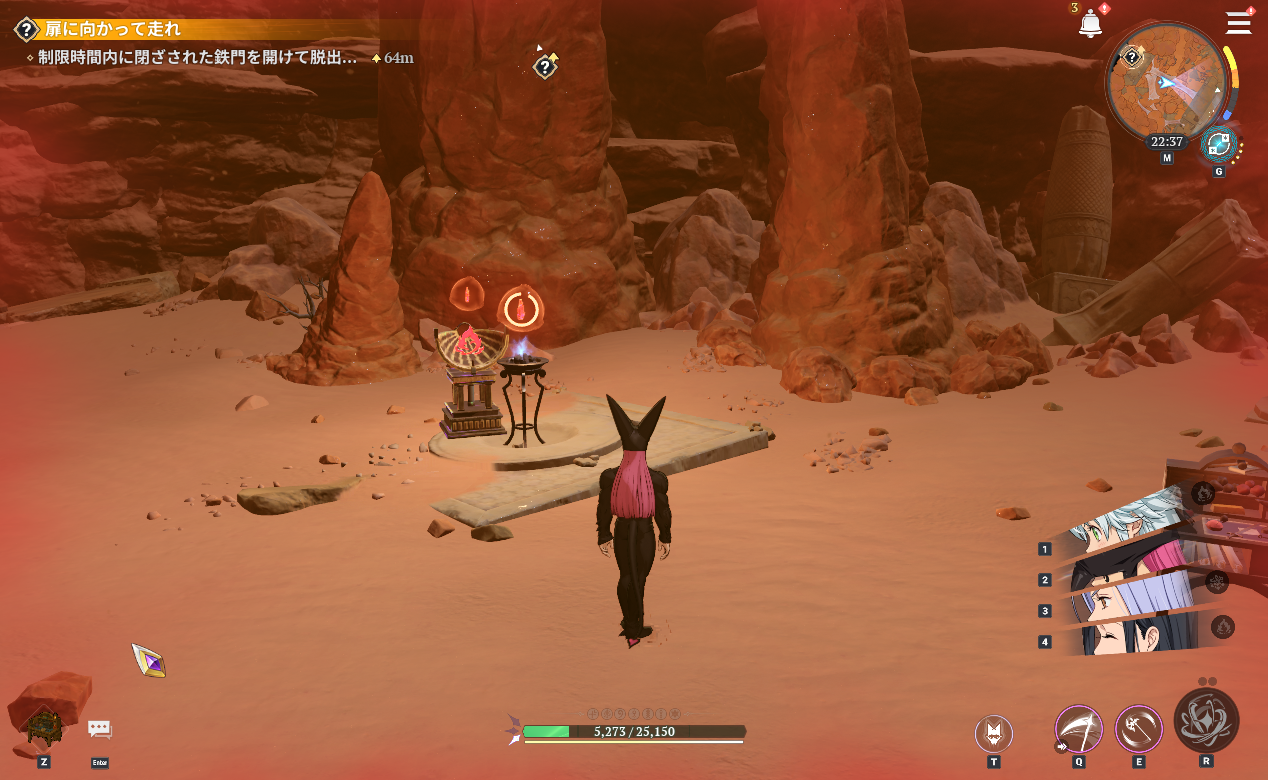Open the quest tracker titled 扉に向かって走れ
Image resolution: width=1268 pixels, height=780 pixels.
pos(110,29)
